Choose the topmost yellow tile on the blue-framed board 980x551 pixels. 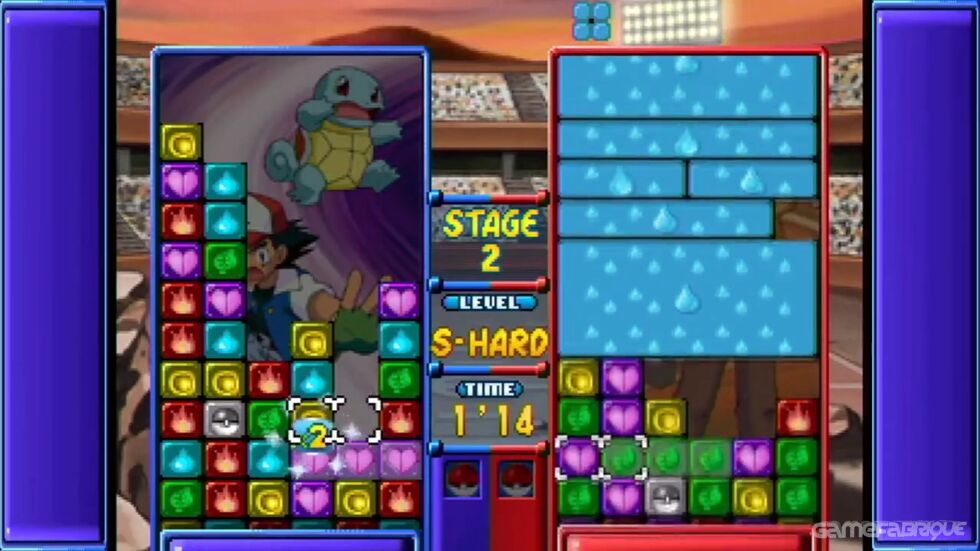click(x=181, y=142)
